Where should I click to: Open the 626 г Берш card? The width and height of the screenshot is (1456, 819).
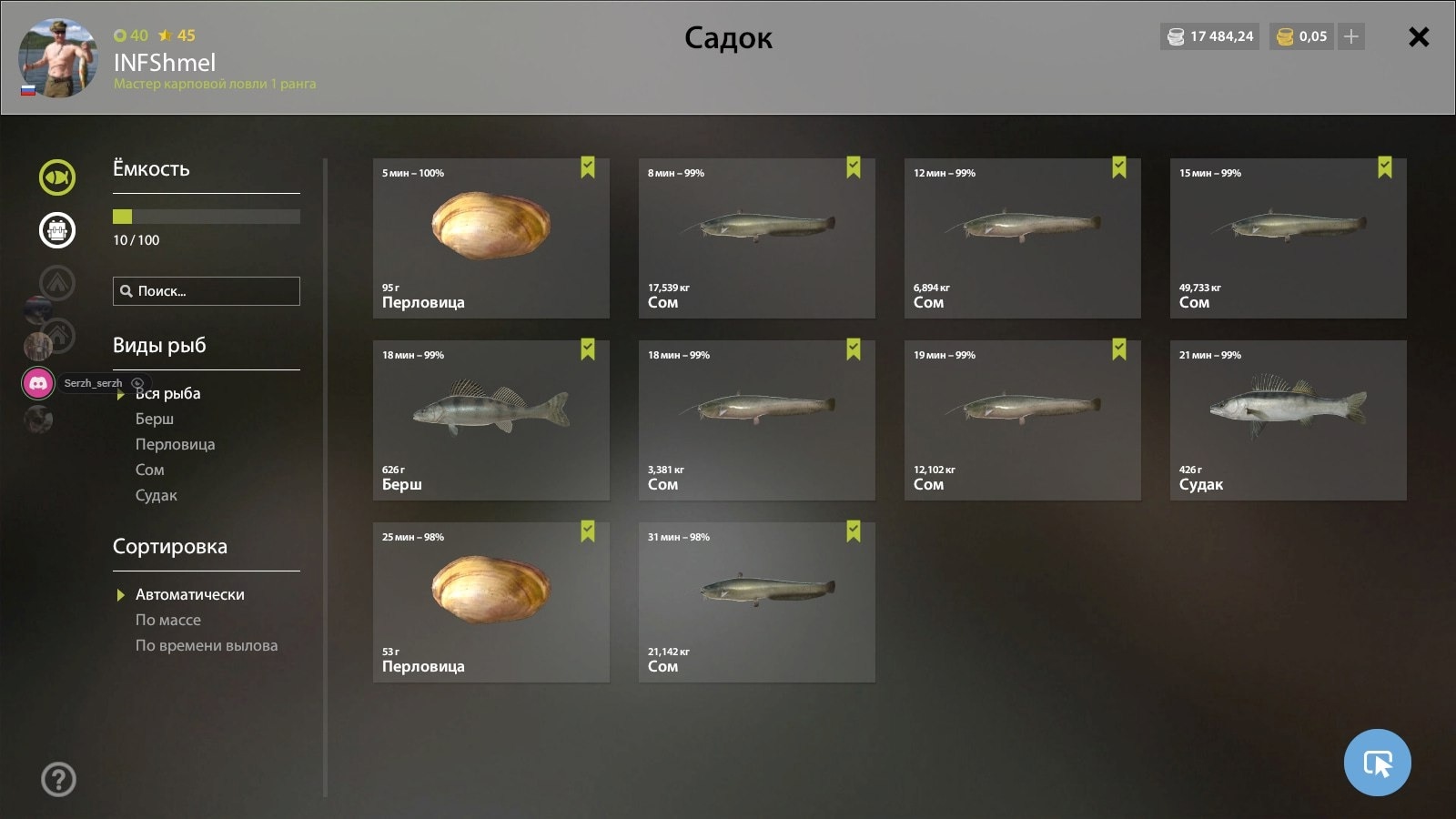(490, 420)
